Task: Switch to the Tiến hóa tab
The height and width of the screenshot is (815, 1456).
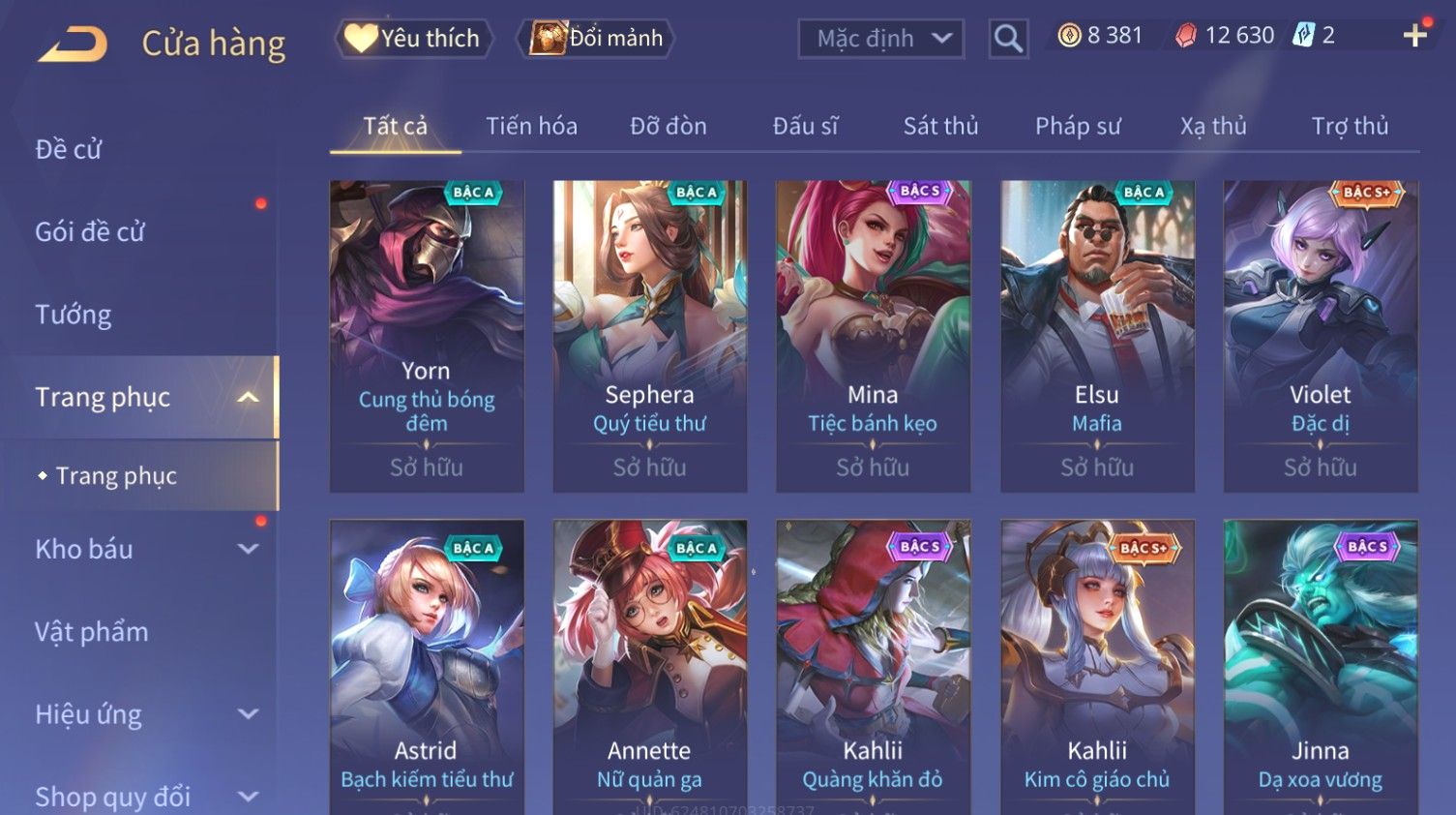Action: (531, 126)
